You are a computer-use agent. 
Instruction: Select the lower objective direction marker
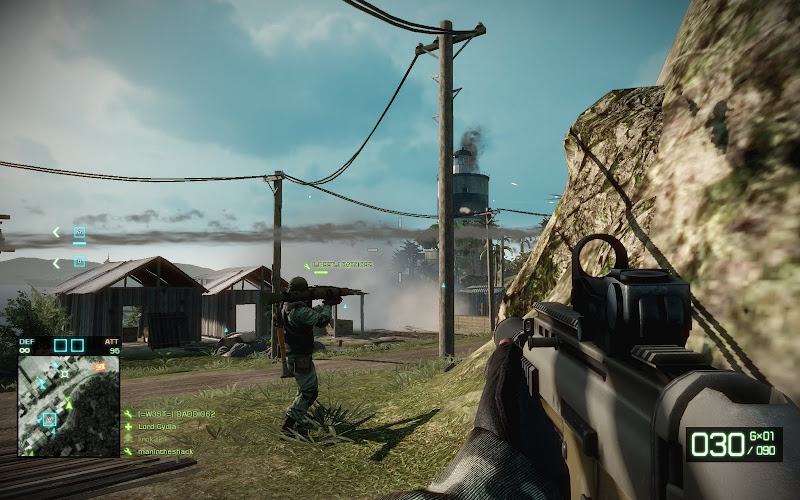pyautogui.click(x=79, y=262)
